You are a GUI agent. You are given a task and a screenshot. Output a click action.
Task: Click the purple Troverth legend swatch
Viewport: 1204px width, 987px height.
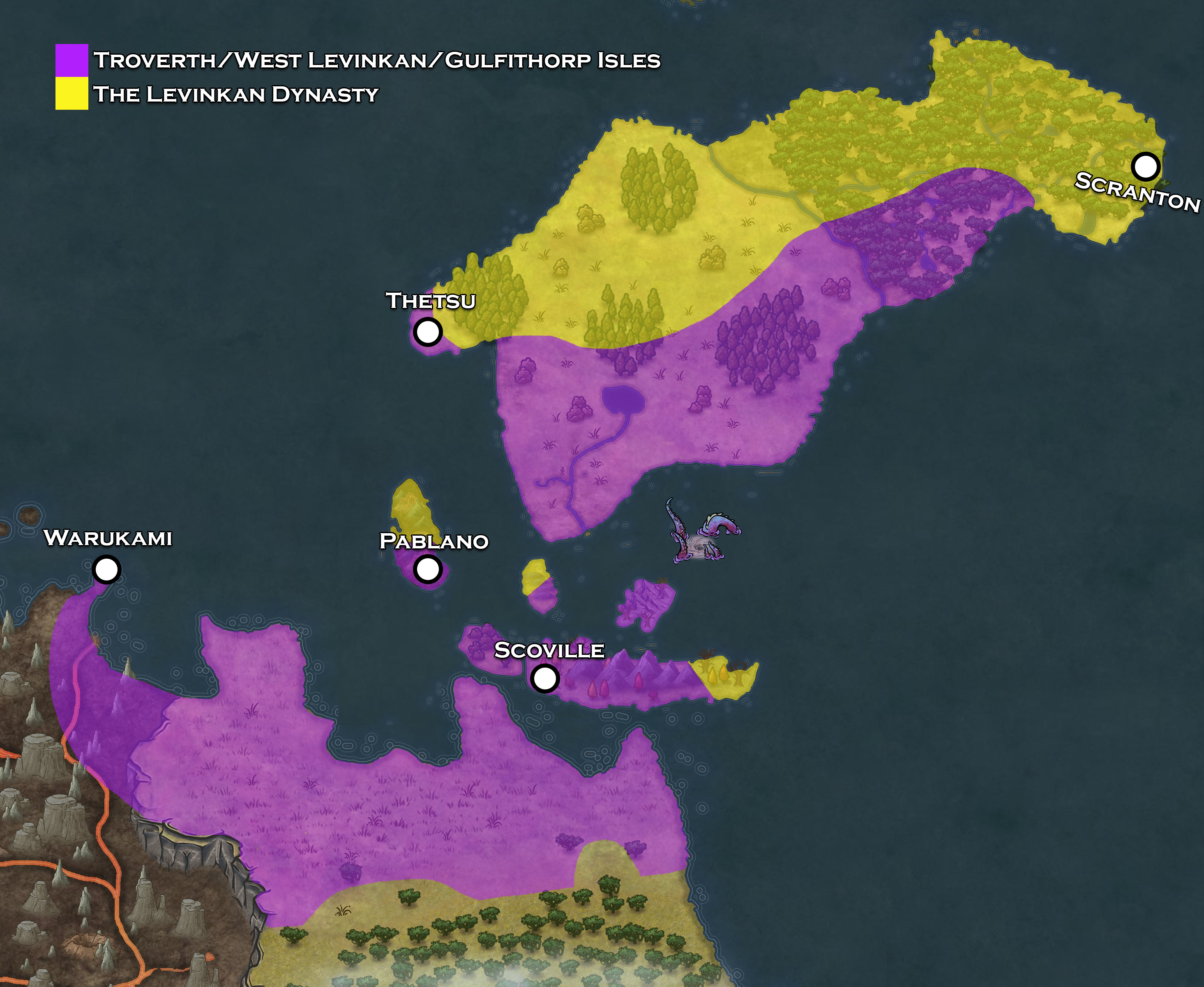pos(72,60)
